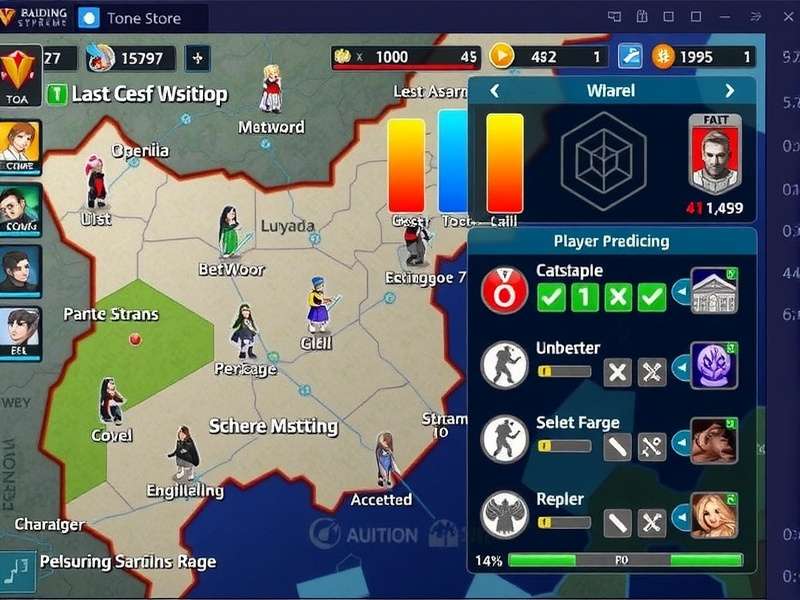Open the blue tool icon in the top bar

(630, 57)
